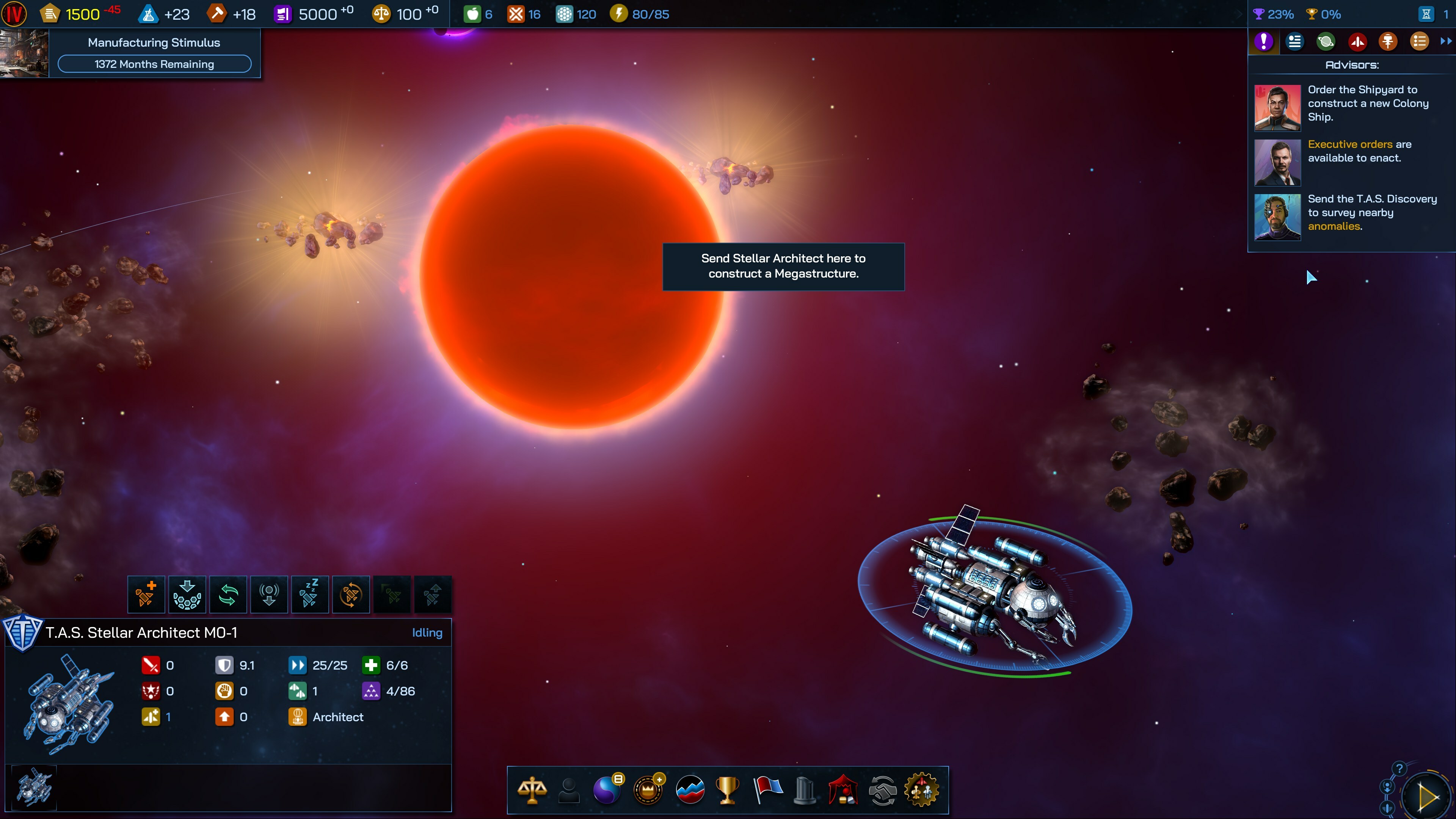
Task: Click the sleeping ship sentry command
Action: [310, 594]
